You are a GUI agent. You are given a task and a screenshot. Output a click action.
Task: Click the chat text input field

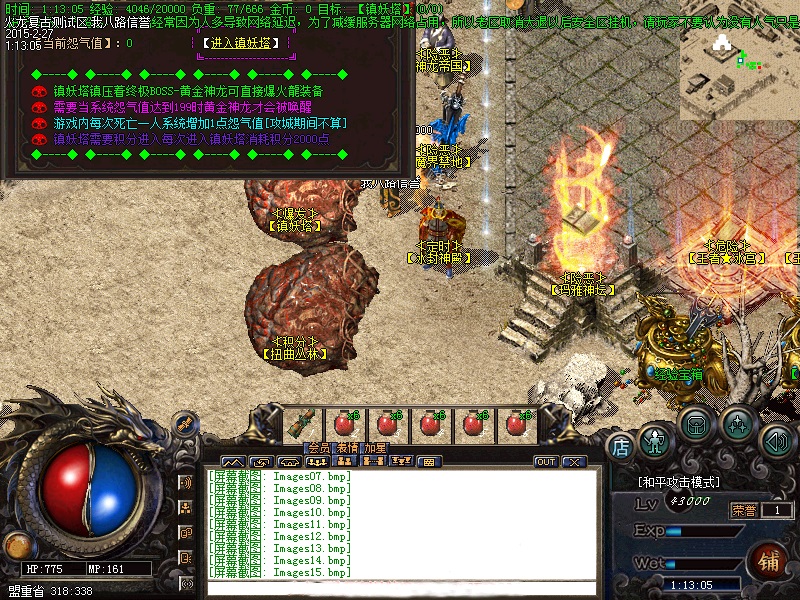click(x=400, y=587)
